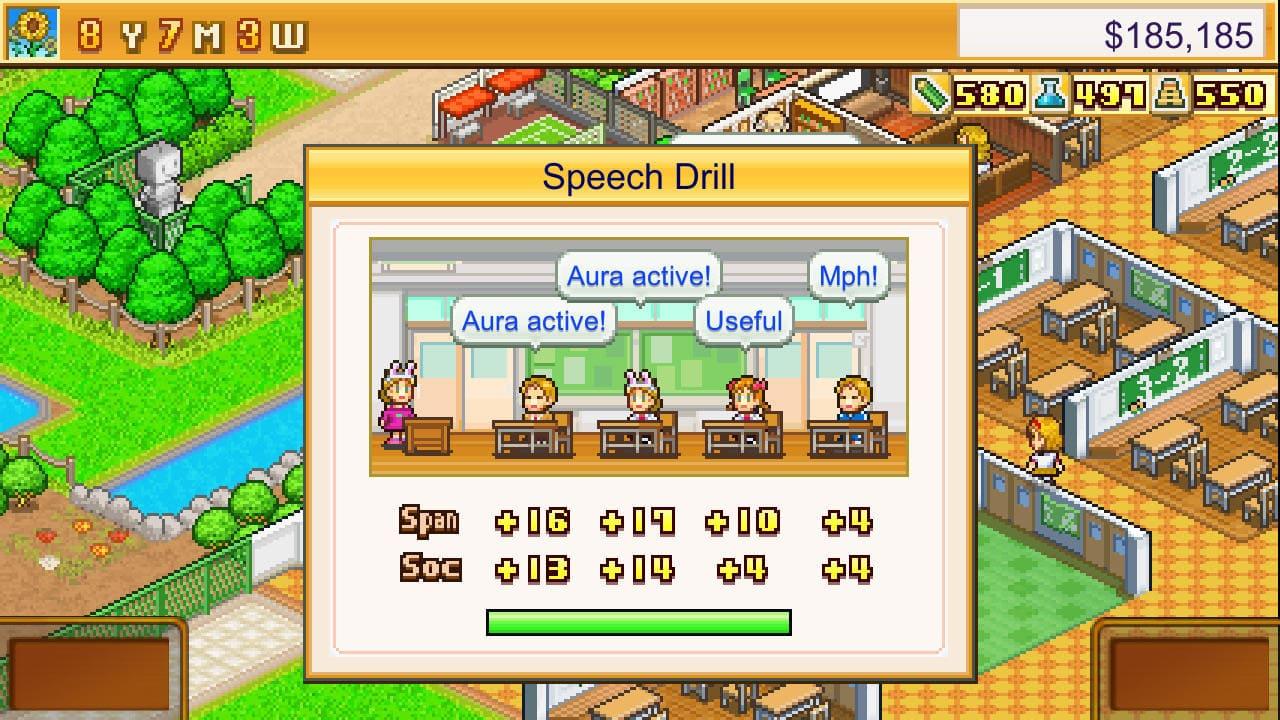The image size is (1280, 720).
Task: Select the Span stat row label
Action: pos(429,521)
